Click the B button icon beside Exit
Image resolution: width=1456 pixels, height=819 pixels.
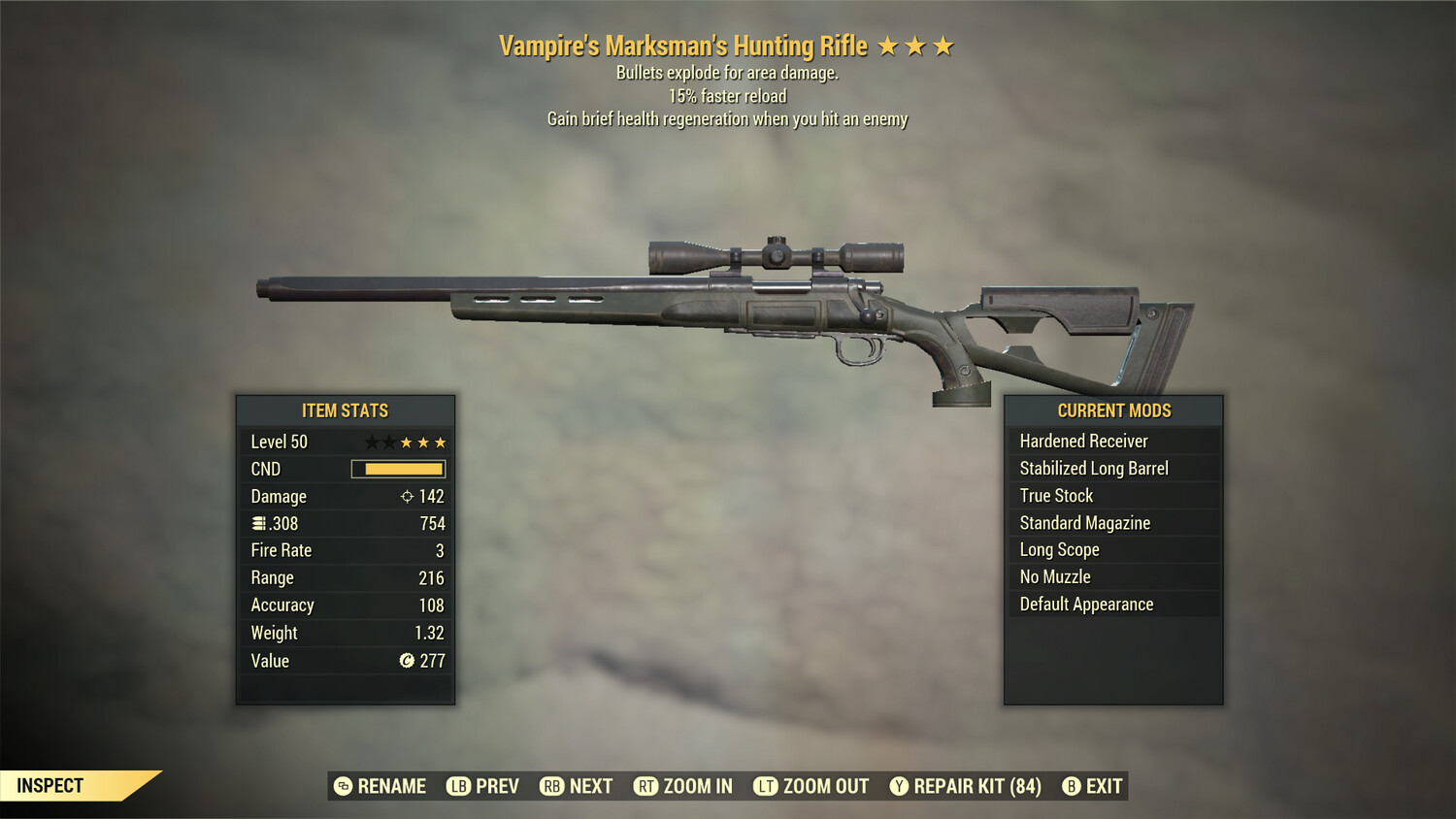[x=1072, y=786]
